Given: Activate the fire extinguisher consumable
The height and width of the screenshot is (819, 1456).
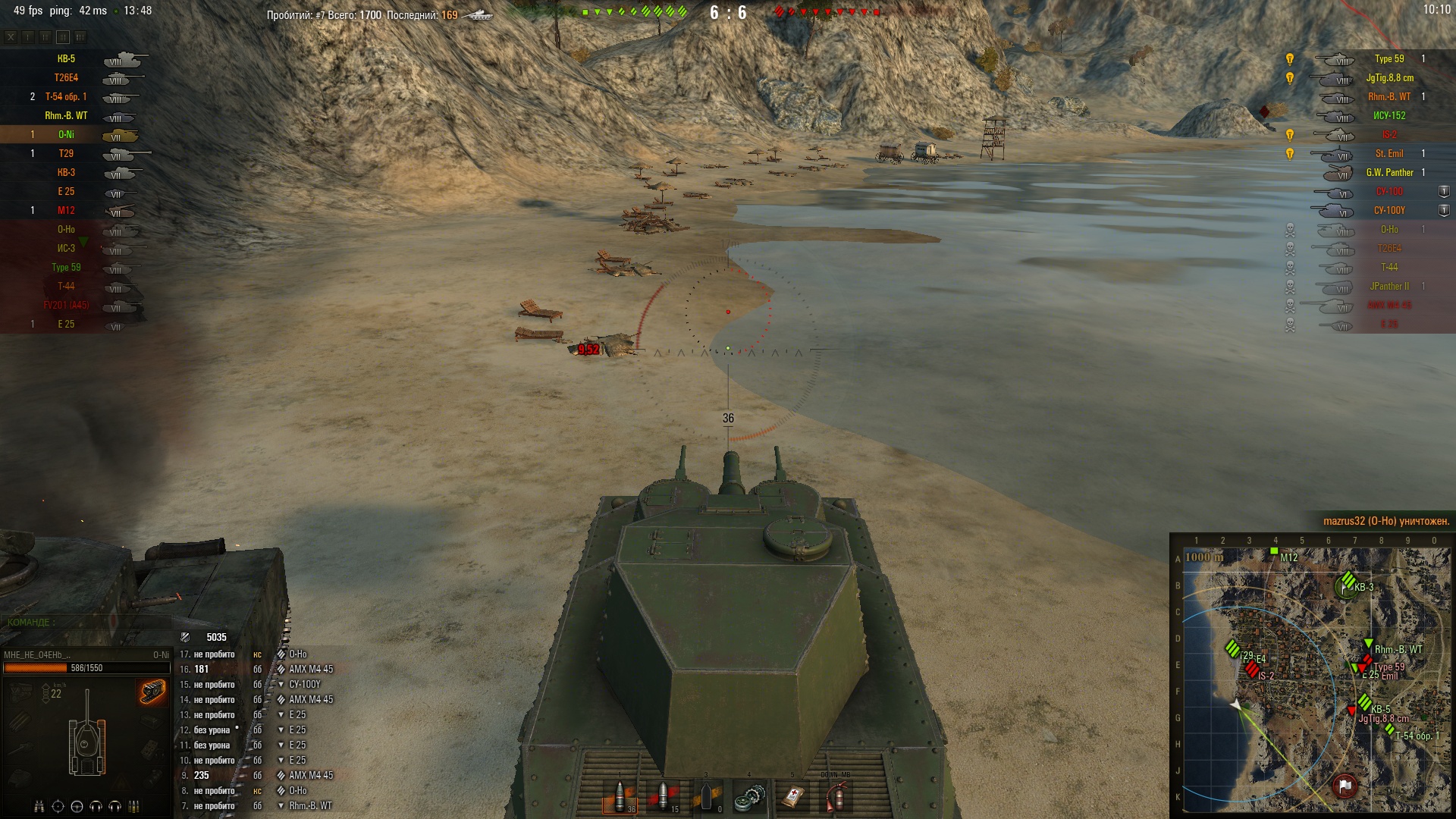Looking at the screenshot, I should tap(836, 798).
